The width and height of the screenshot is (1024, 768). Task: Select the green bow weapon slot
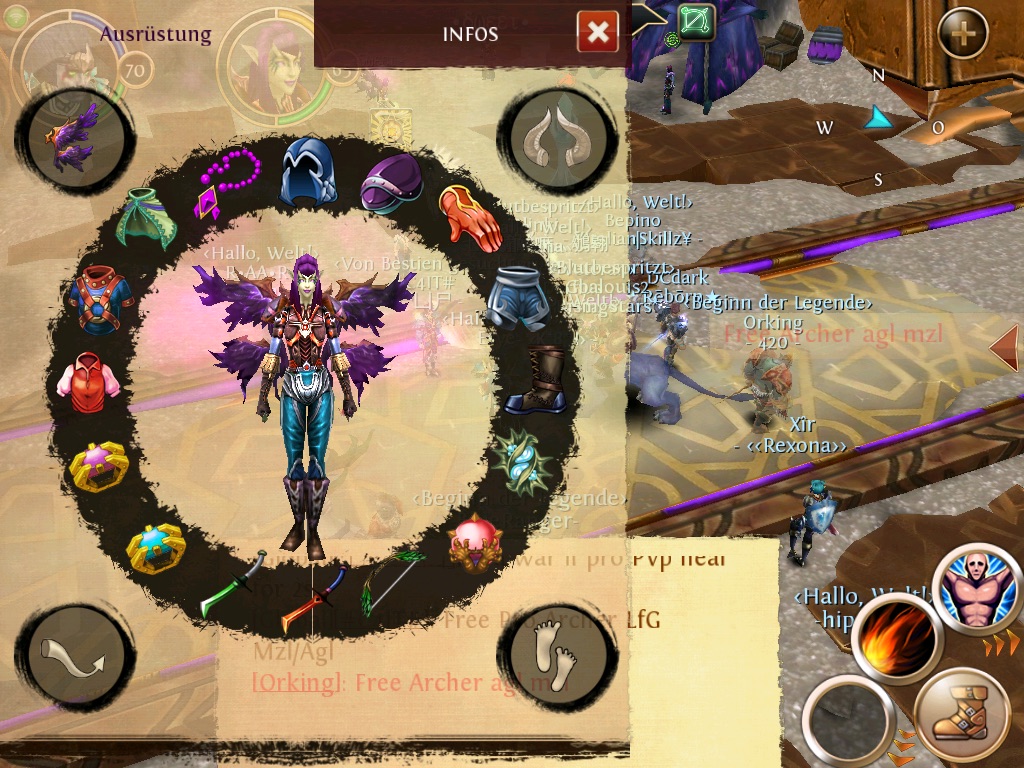click(x=392, y=582)
